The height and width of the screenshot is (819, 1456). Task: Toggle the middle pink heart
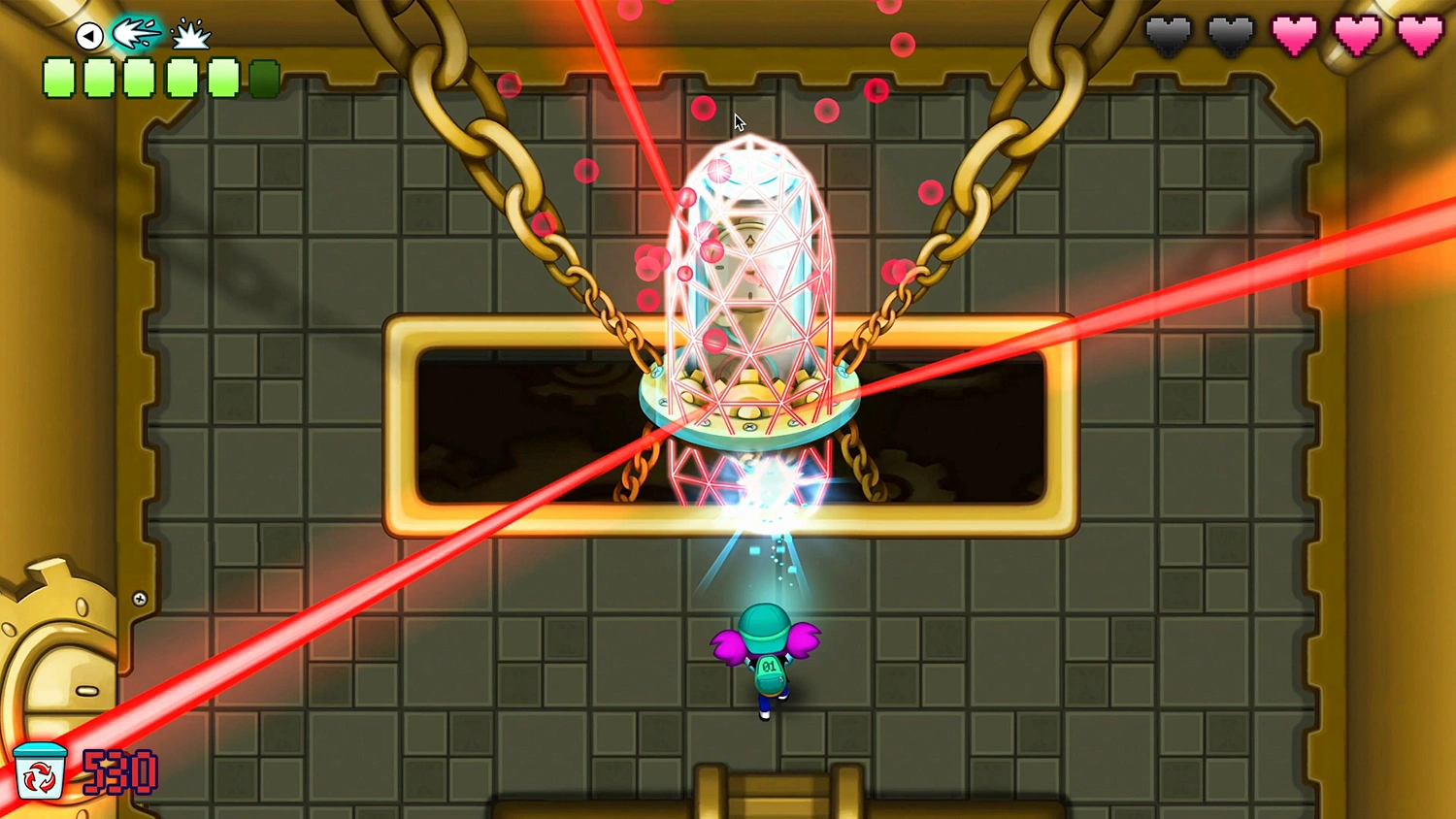[1356, 32]
